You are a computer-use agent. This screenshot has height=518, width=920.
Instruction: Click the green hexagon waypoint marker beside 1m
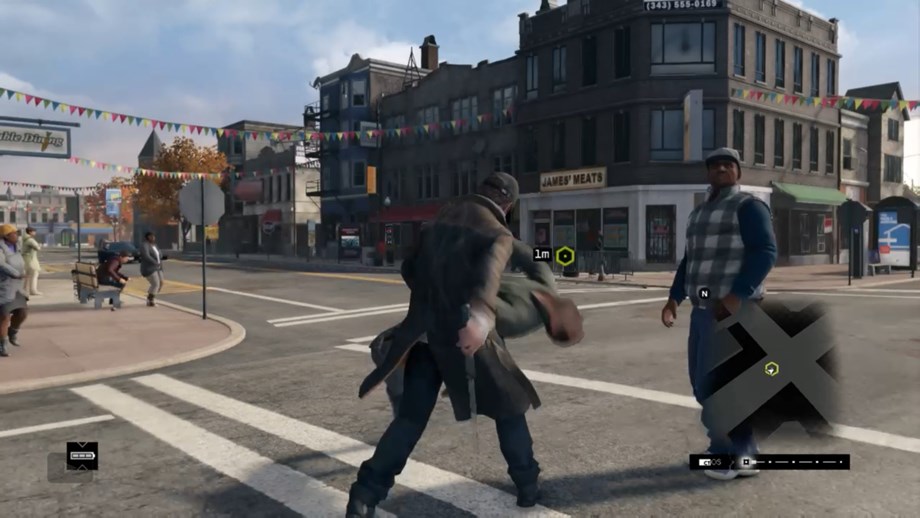(x=565, y=256)
